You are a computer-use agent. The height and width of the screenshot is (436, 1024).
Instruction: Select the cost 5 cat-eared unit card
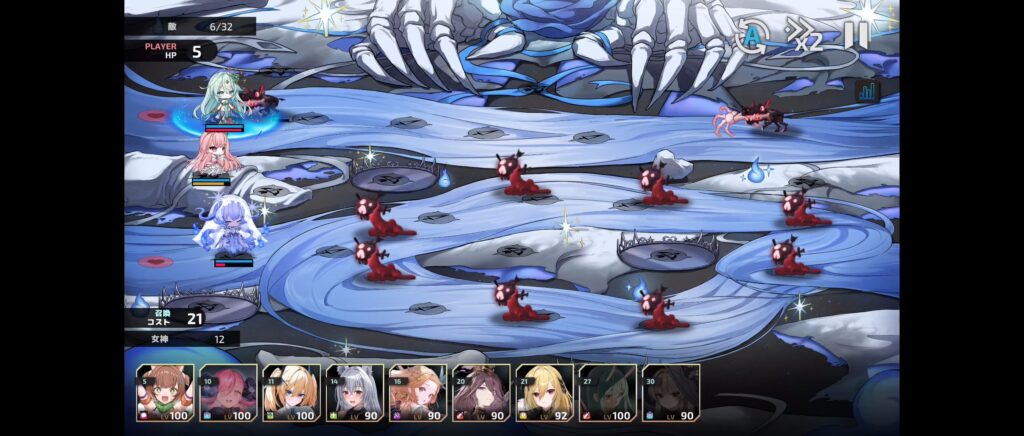165,392
